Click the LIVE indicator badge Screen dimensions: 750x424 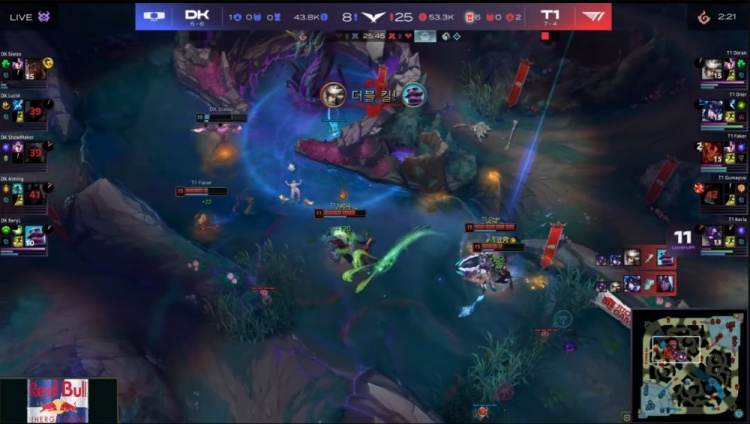[x=29, y=16]
